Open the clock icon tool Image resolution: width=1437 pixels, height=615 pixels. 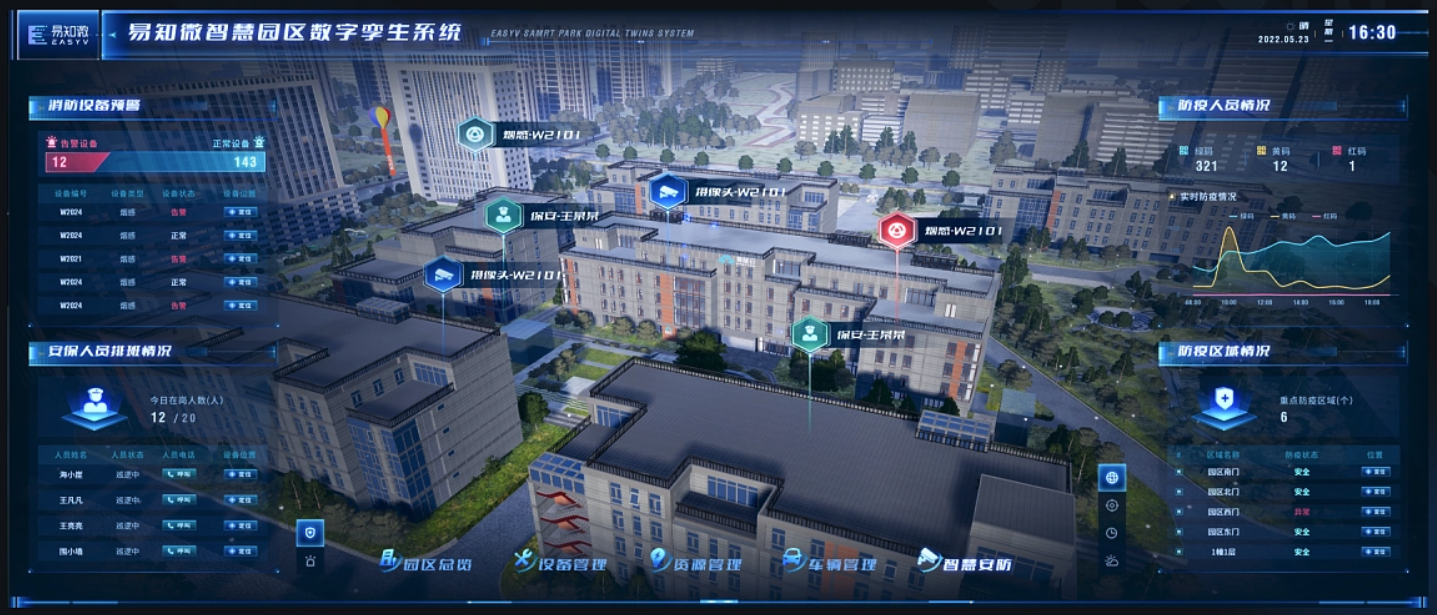1111,533
